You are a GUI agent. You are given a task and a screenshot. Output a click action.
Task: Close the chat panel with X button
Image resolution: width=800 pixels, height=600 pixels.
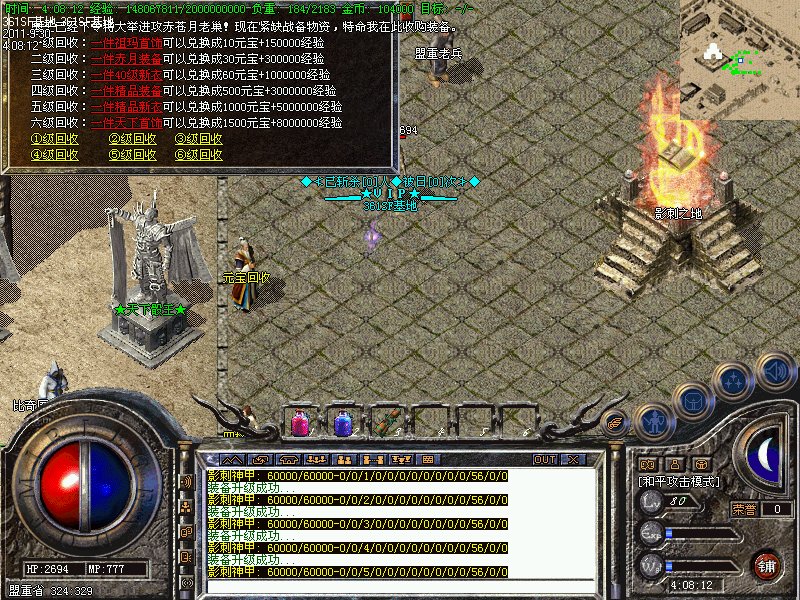pyautogui.click(x=573, y=459)
